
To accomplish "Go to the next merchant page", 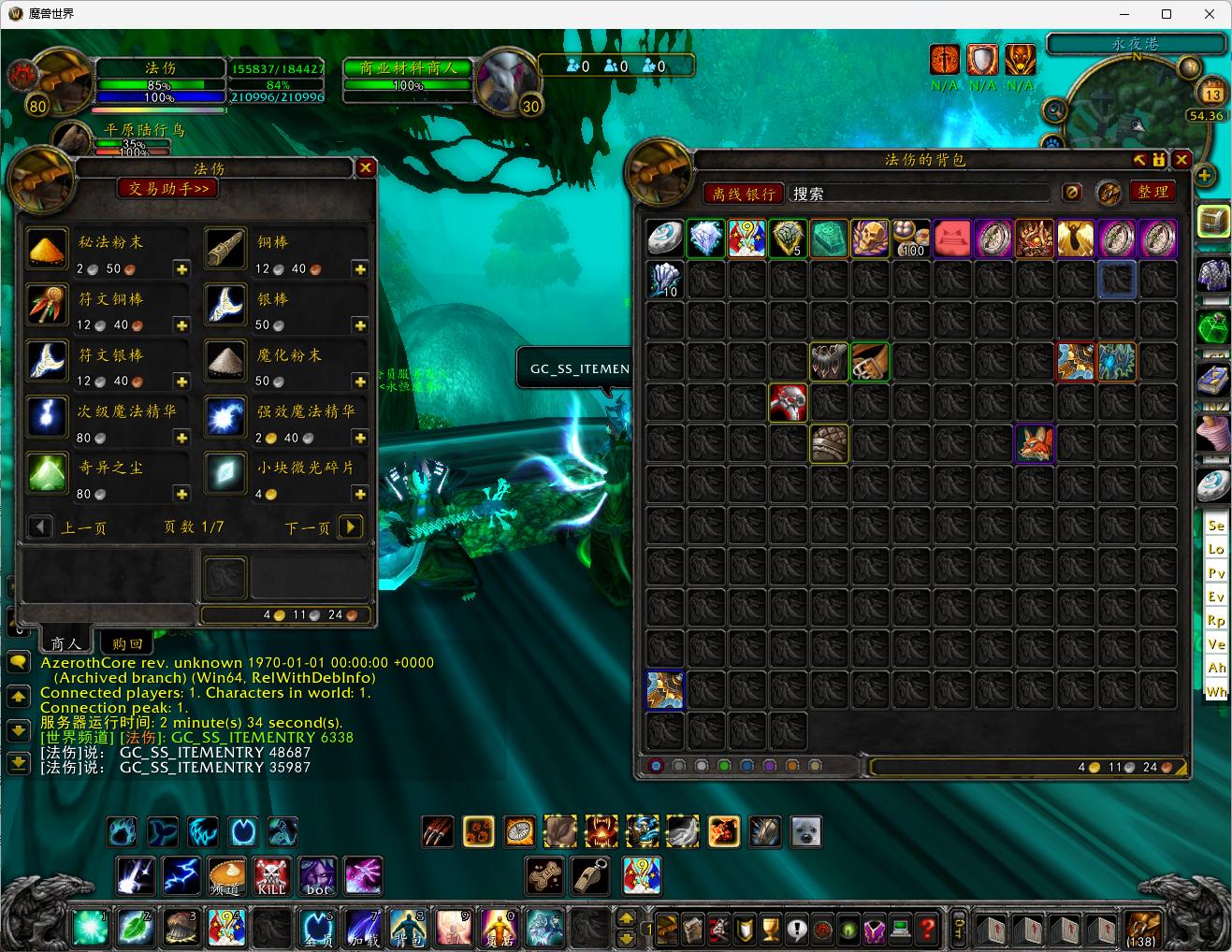I will click(350, 526).
